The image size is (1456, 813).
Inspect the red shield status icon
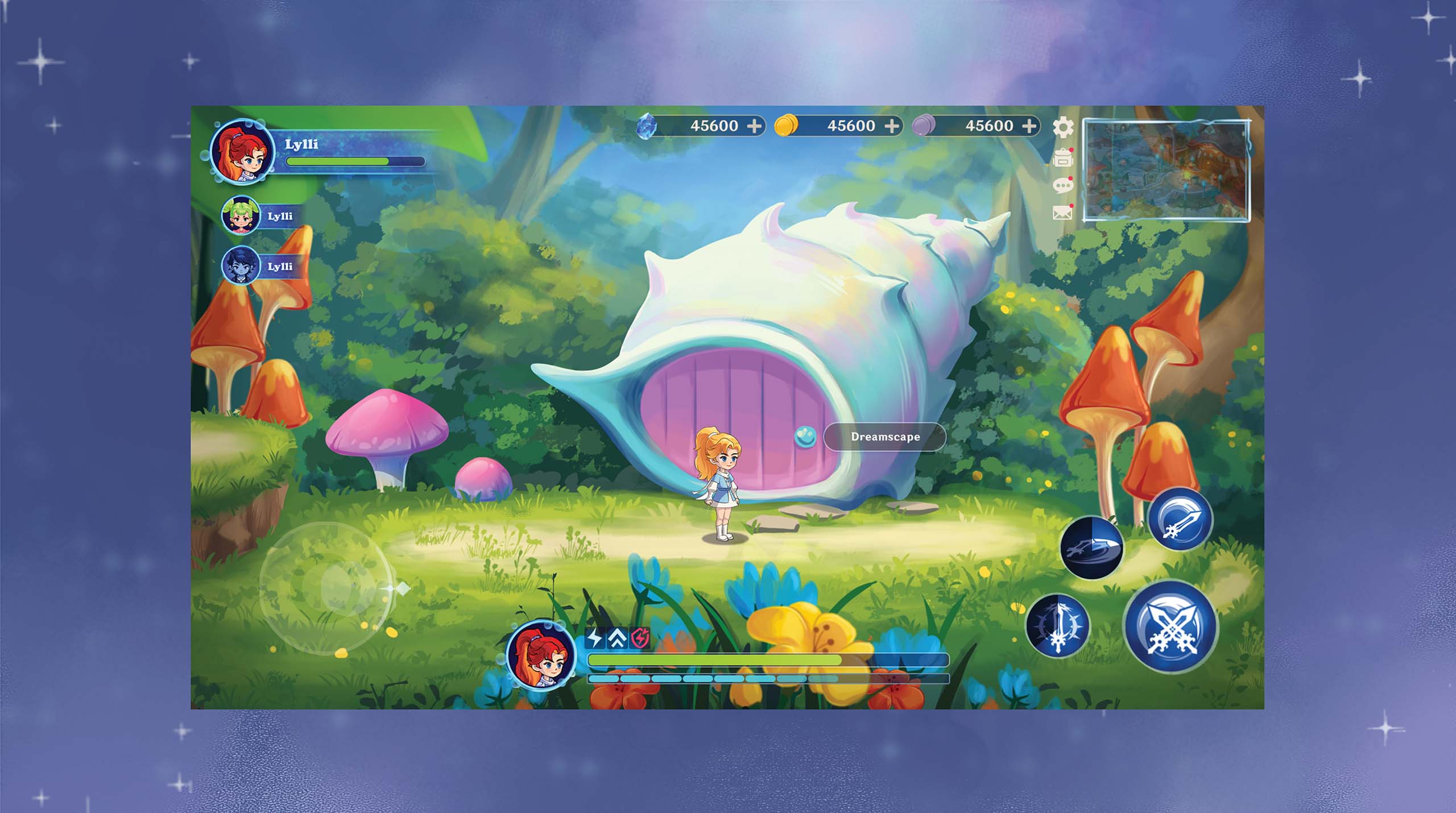point(640,638)
